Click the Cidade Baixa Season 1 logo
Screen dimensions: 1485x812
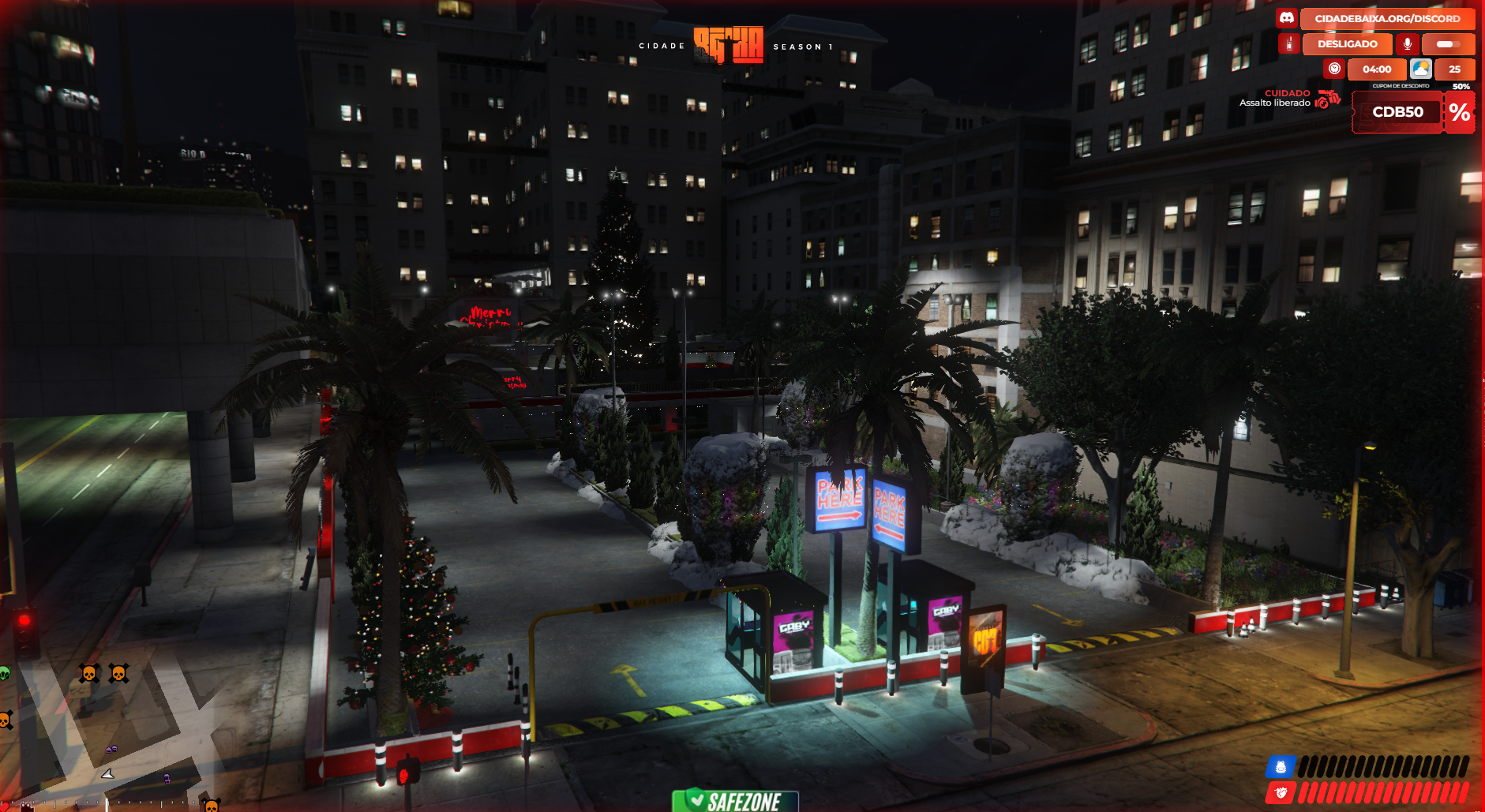[729, 45]
